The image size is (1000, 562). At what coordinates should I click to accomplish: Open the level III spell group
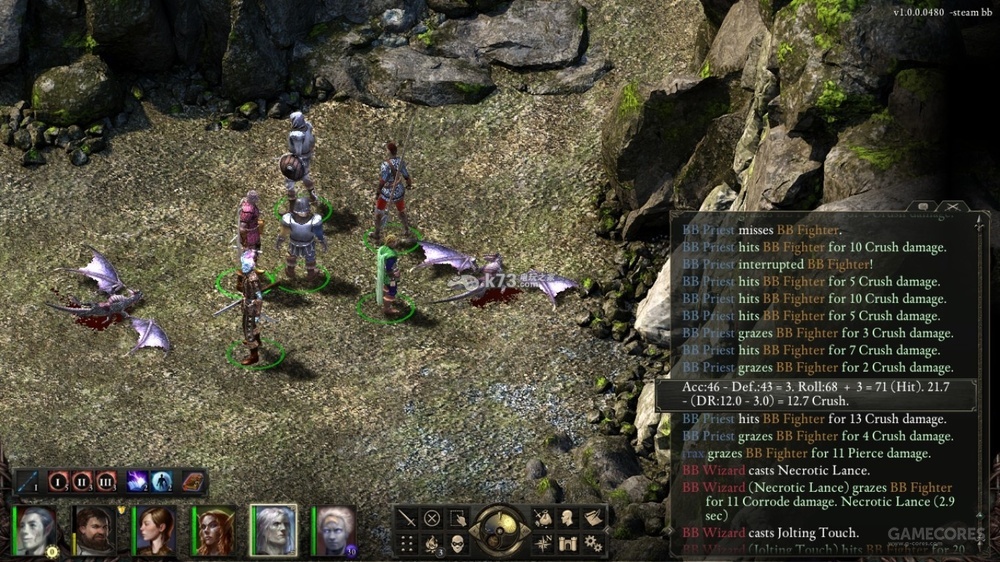pyautogui.click(x=106, y=482)
